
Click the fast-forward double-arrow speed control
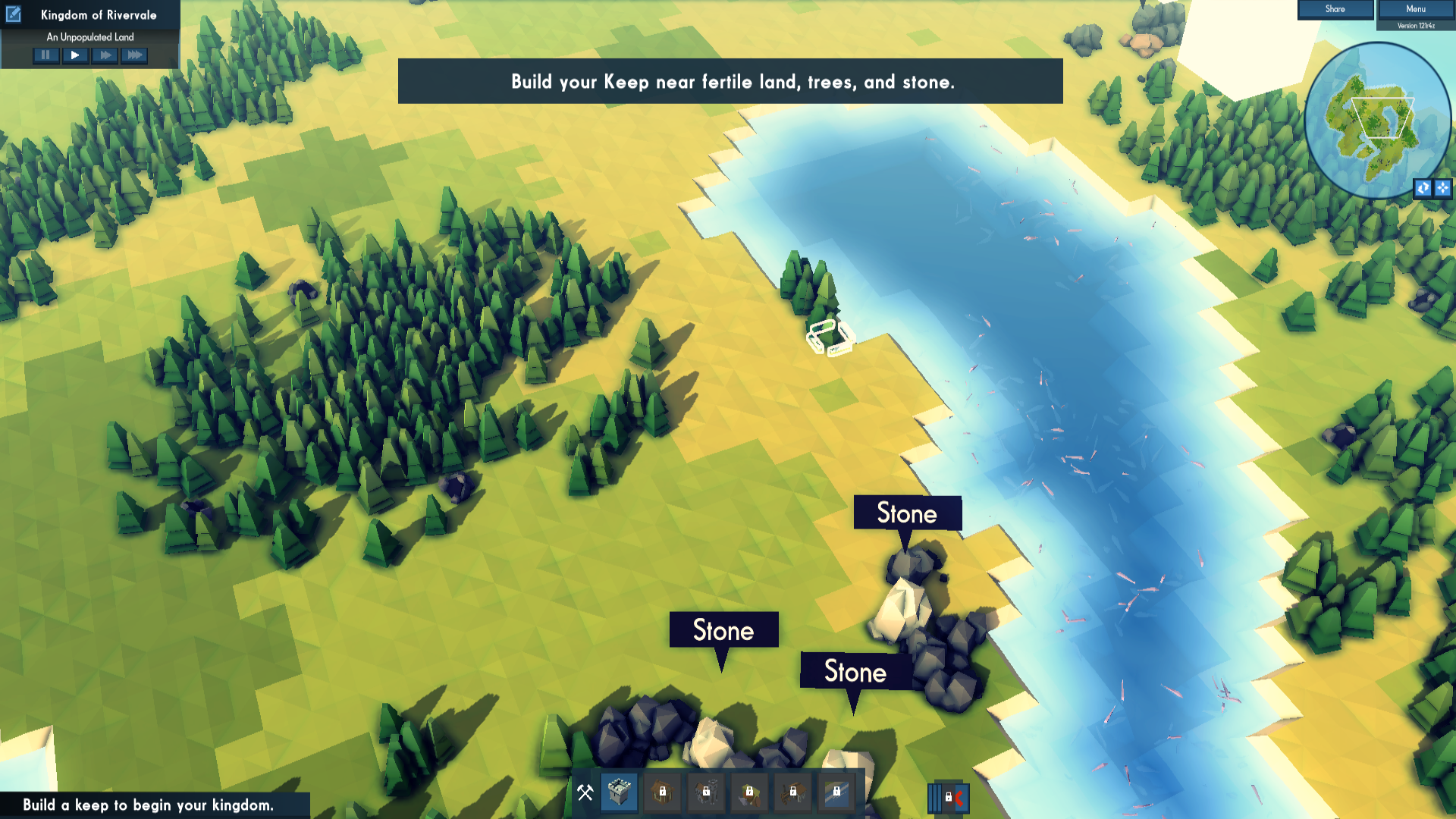(104, 55)
